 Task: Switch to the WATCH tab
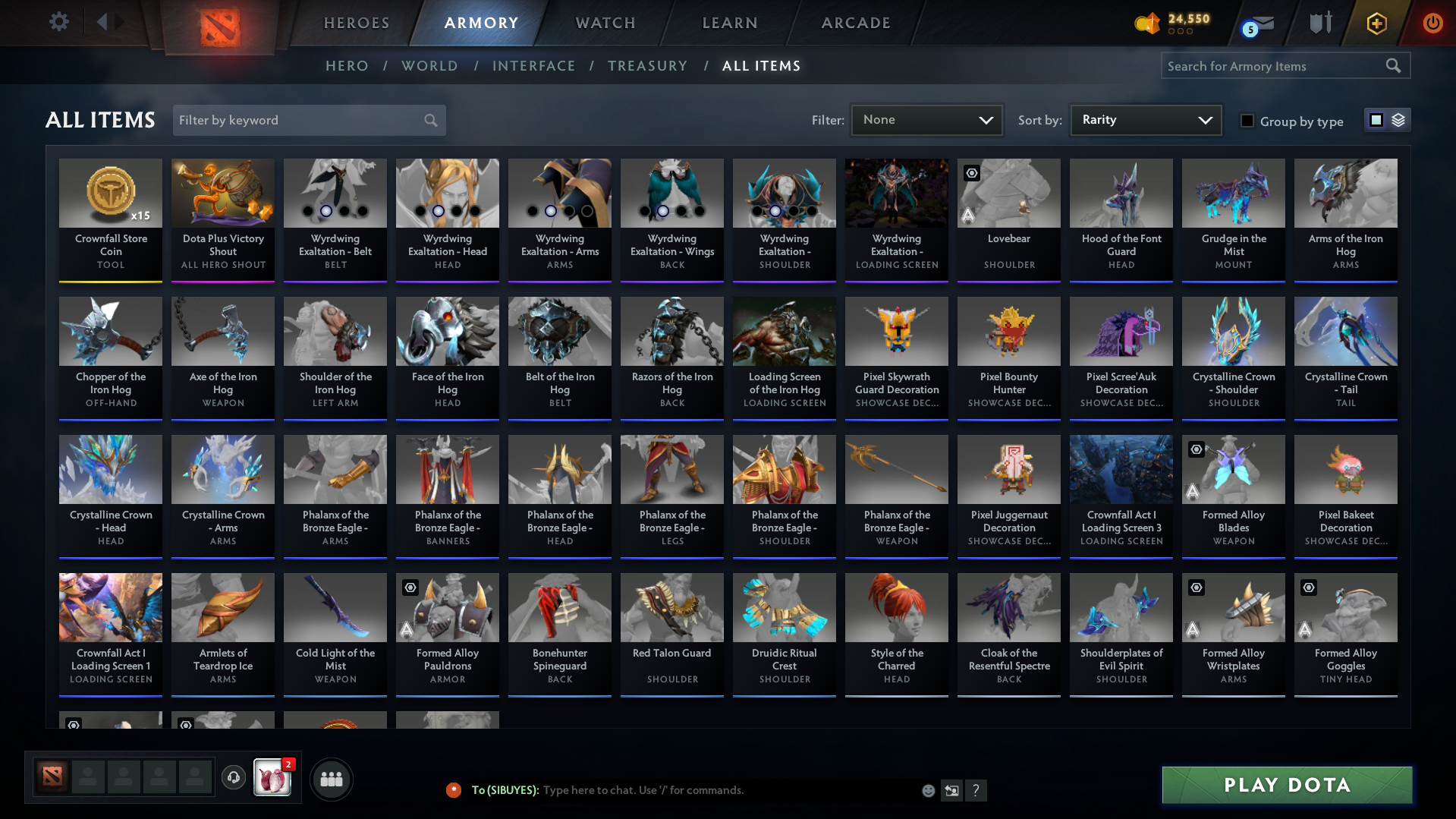[605, 23]
